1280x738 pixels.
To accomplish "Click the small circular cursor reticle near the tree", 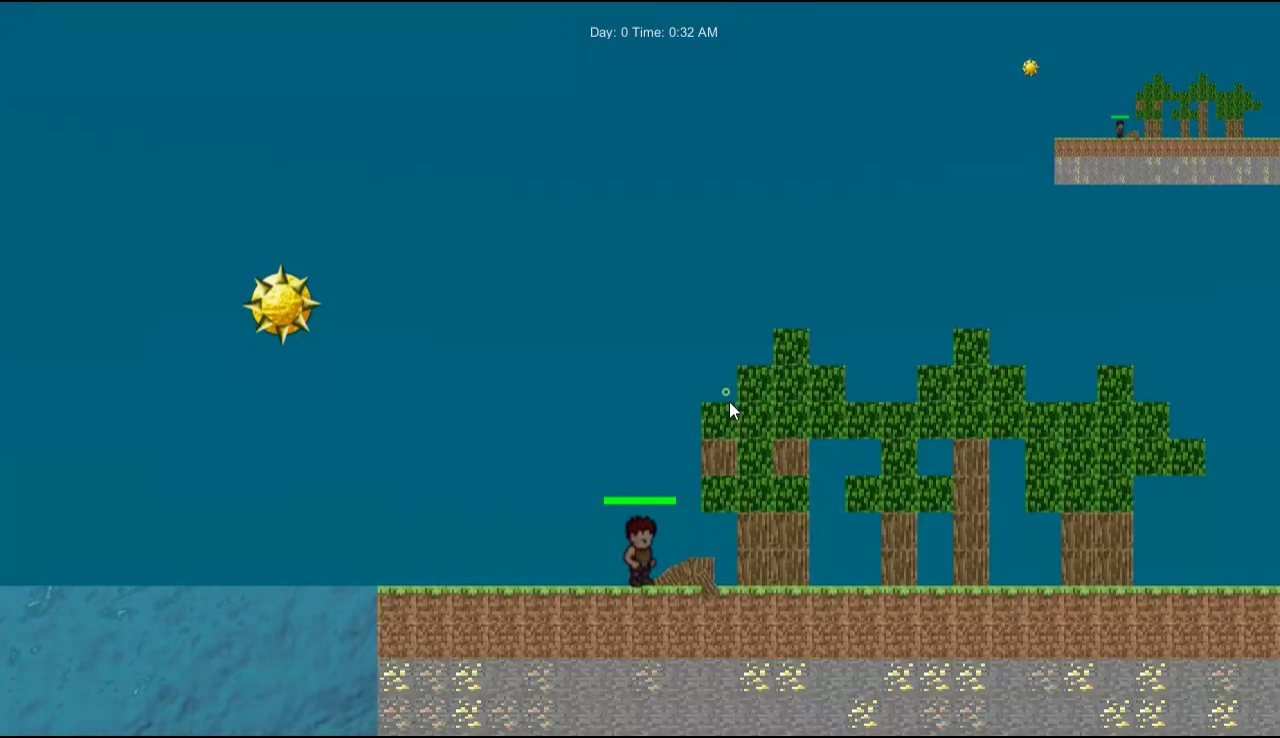I will click(x=726, y=392).
